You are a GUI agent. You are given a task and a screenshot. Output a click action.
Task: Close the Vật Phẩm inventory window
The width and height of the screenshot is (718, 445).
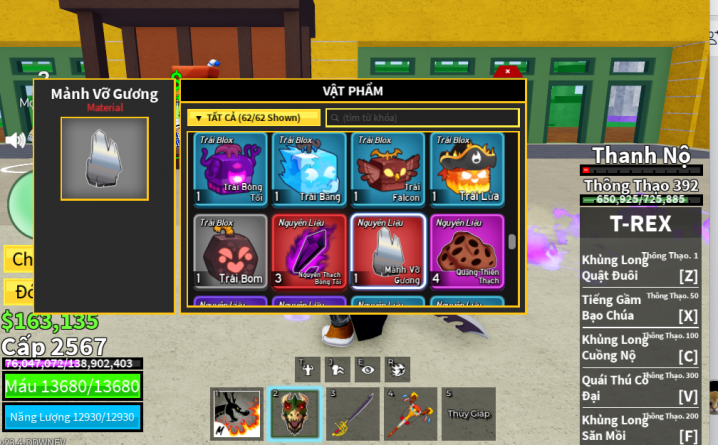(508, 72)
